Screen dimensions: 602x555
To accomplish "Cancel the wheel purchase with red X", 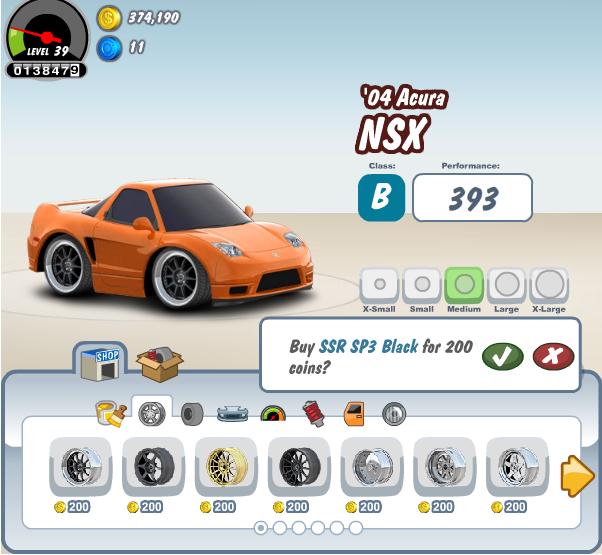I will [553, 355].
